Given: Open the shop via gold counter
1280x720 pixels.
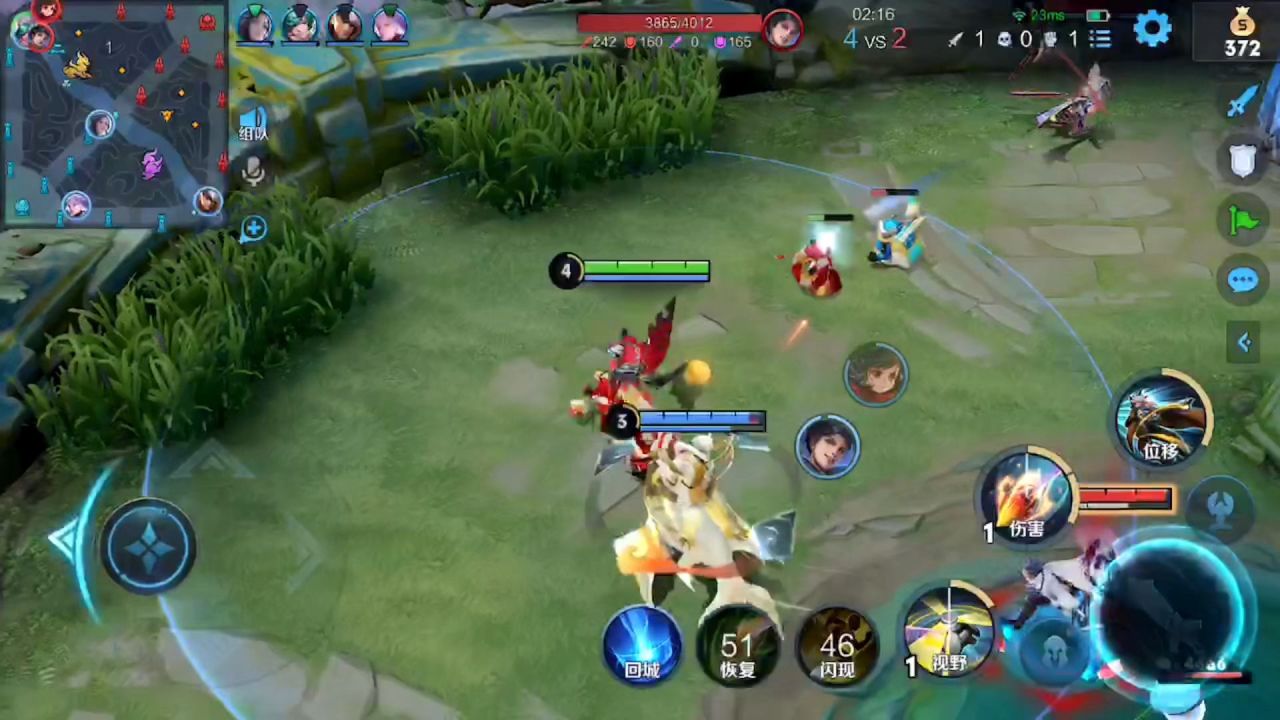Looking at the screenshot, I should 1242,32.
